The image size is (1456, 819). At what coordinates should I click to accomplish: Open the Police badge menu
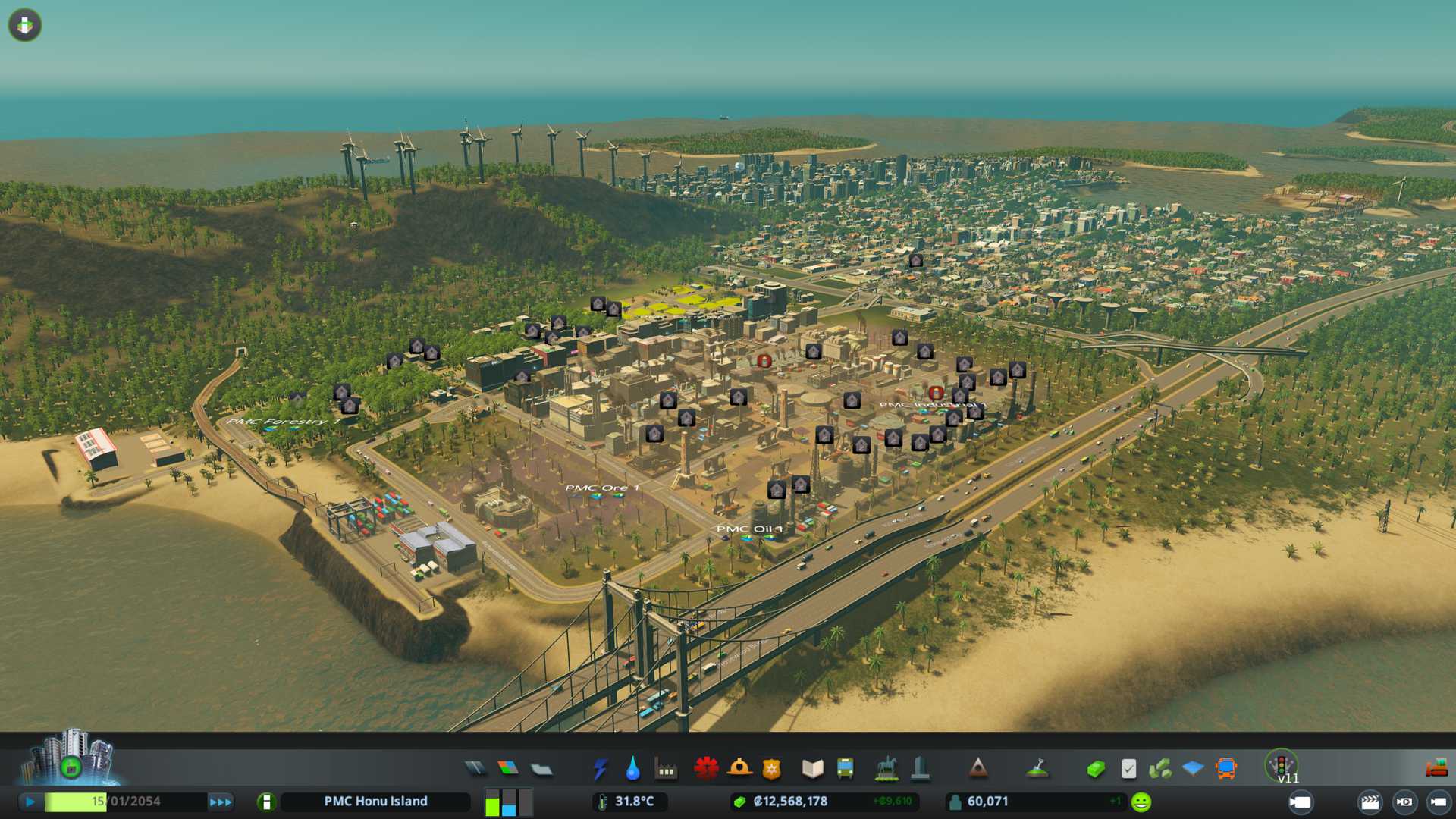(771, 769)
